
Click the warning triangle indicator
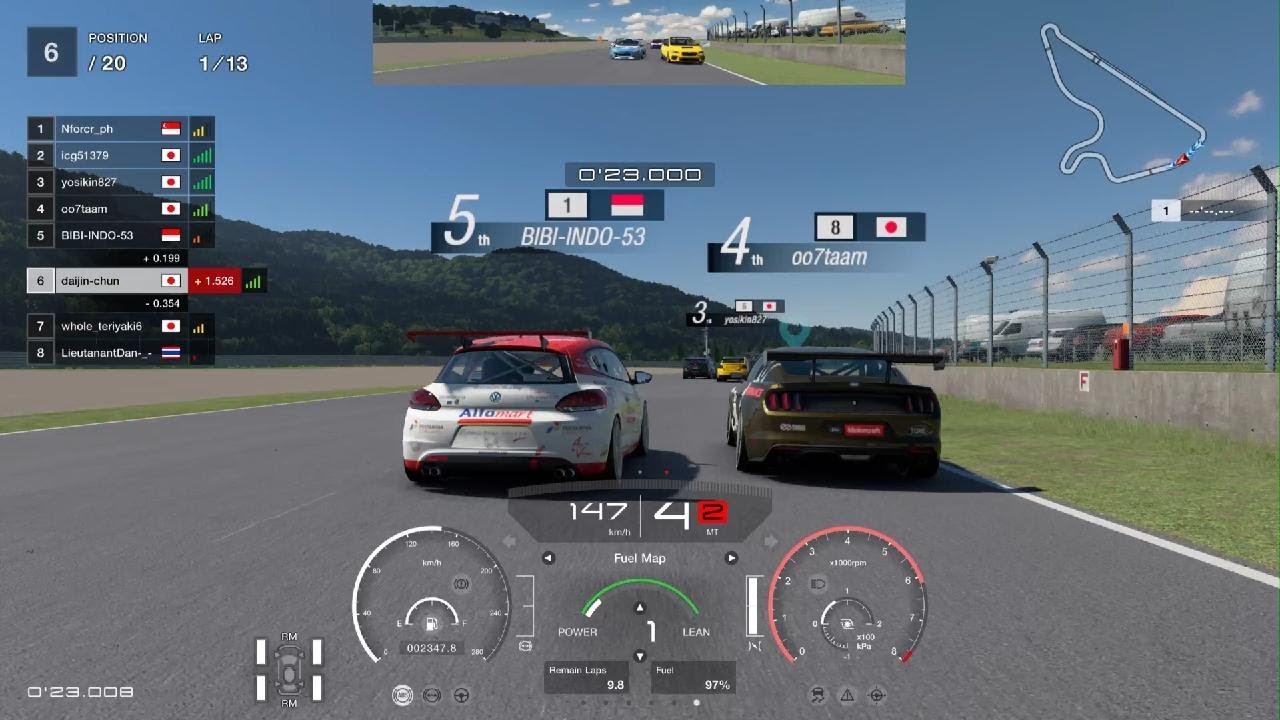point(847,695)
